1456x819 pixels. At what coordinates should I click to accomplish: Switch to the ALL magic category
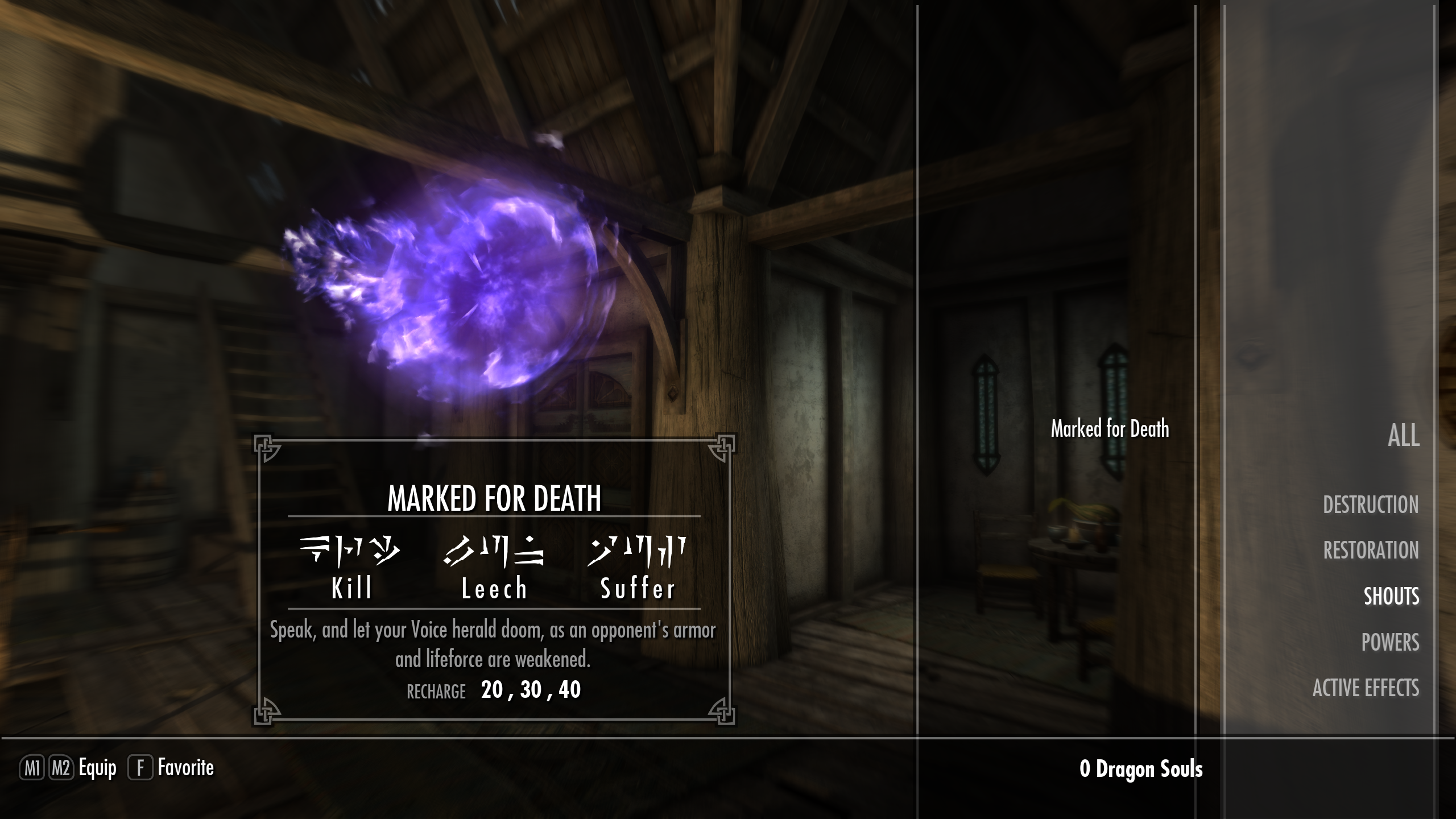coord(1403,436)
